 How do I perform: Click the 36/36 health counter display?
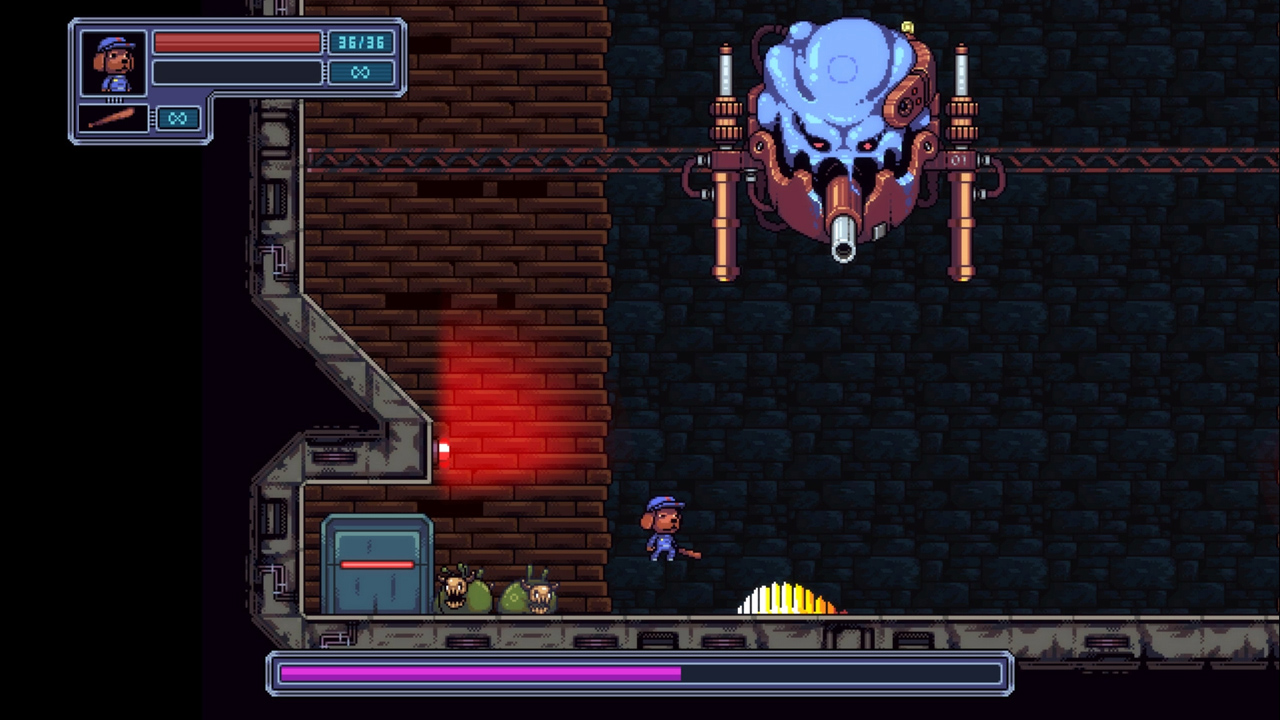tap(361, 43)
